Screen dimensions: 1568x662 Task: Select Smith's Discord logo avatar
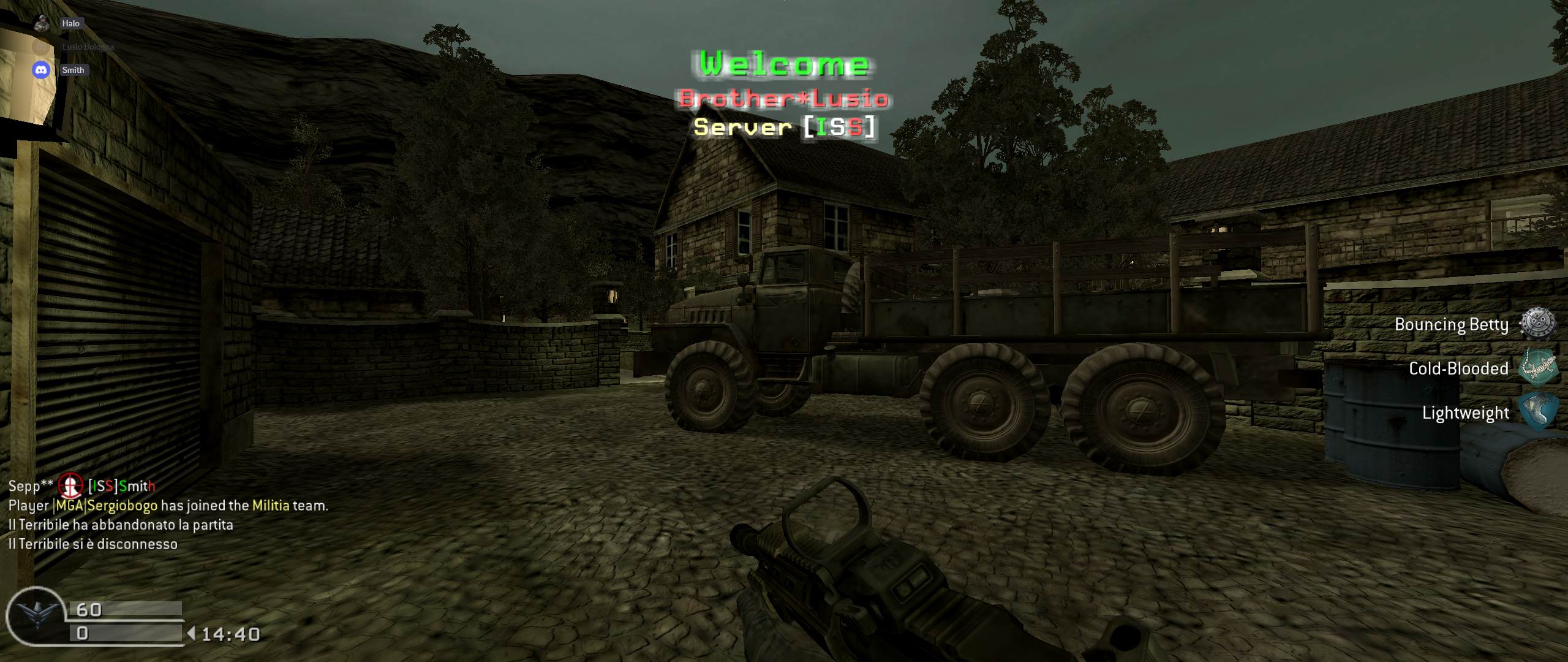[42, 70]
